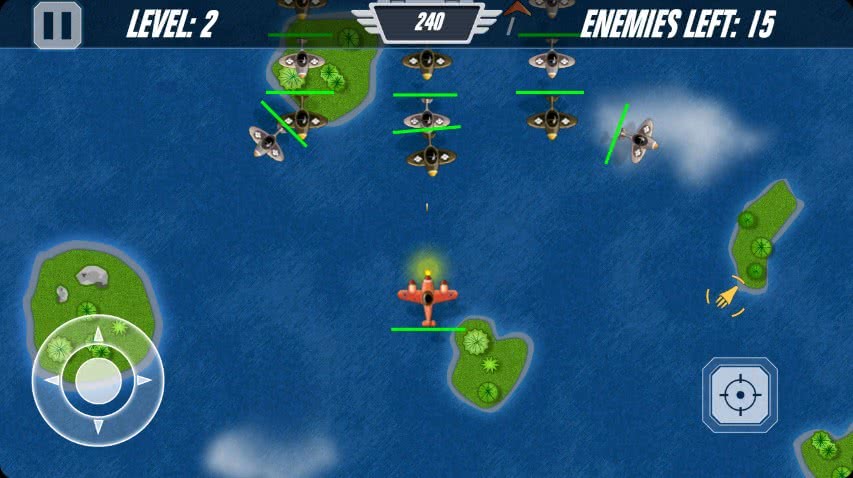Click the virtual joystick center knob

pyautogui.click(x=98, y=381)
